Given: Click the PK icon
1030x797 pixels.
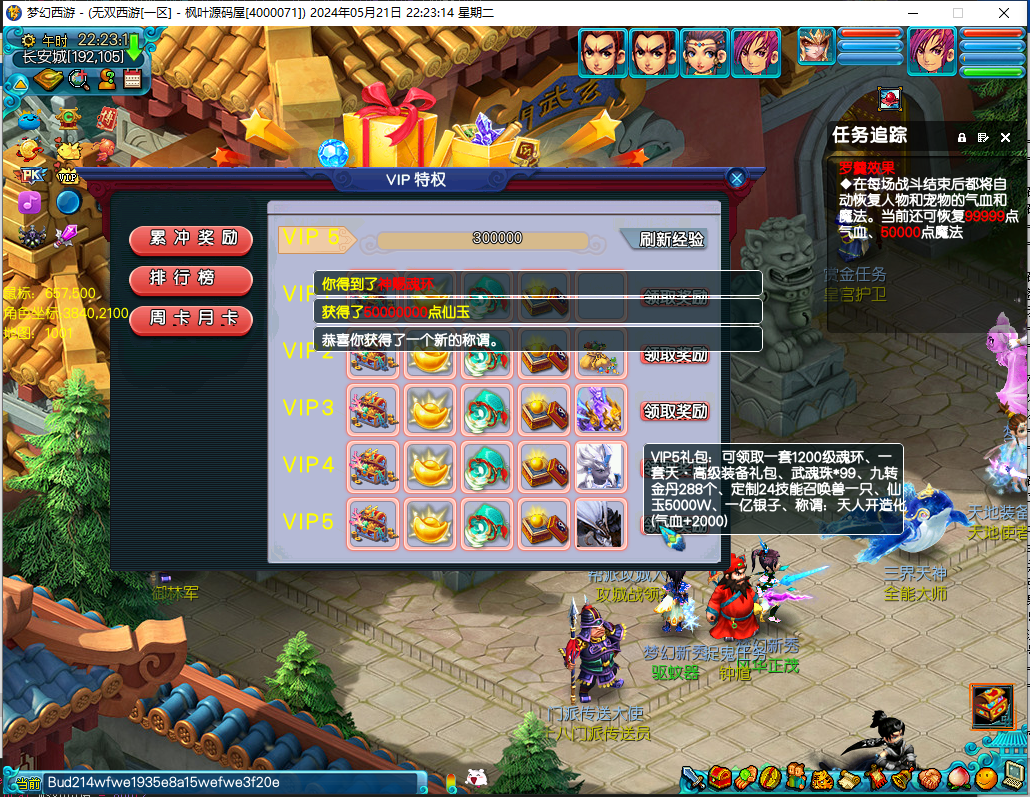Looking at the screenshot, I should [31, 175].
